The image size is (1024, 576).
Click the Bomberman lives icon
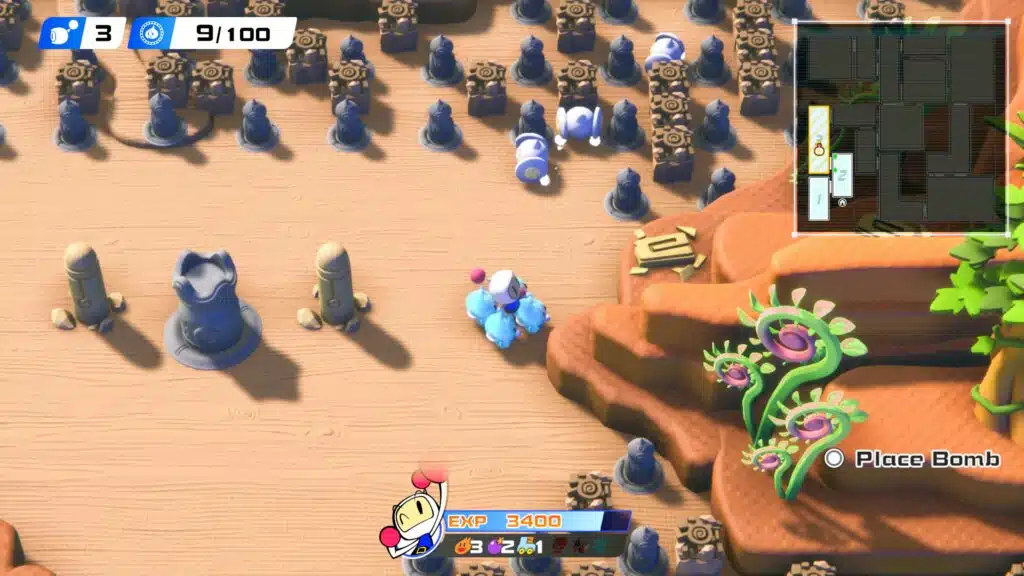tap(60, 33)
